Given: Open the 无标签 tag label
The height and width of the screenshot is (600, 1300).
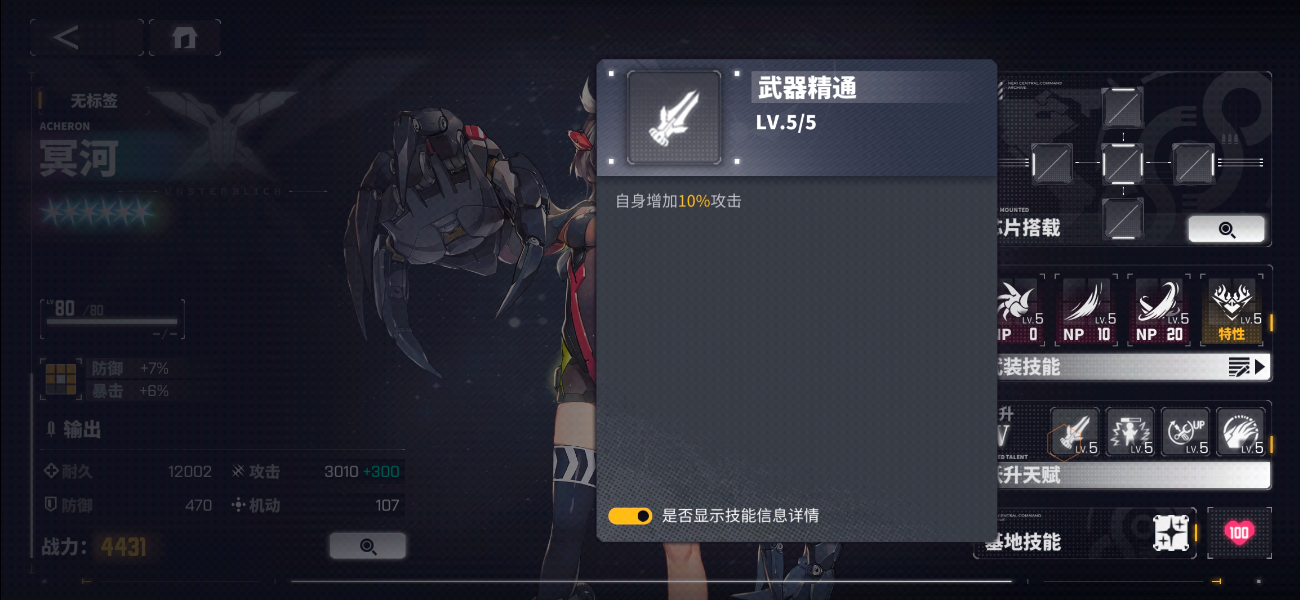Looking at the screenshot, I should coord(93,101).
